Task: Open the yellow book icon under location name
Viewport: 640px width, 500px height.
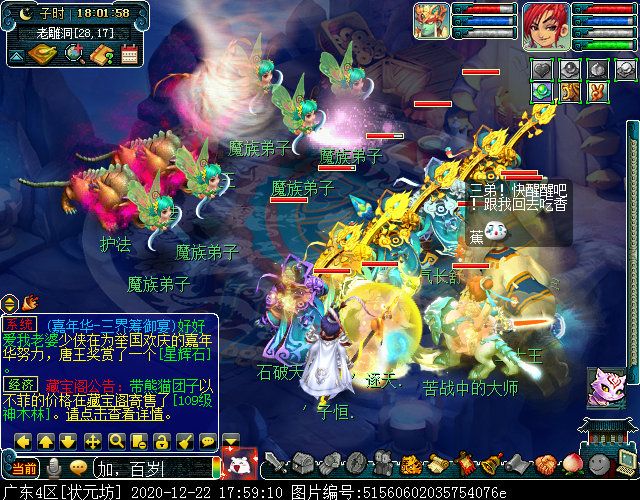Action: [41, 55]
